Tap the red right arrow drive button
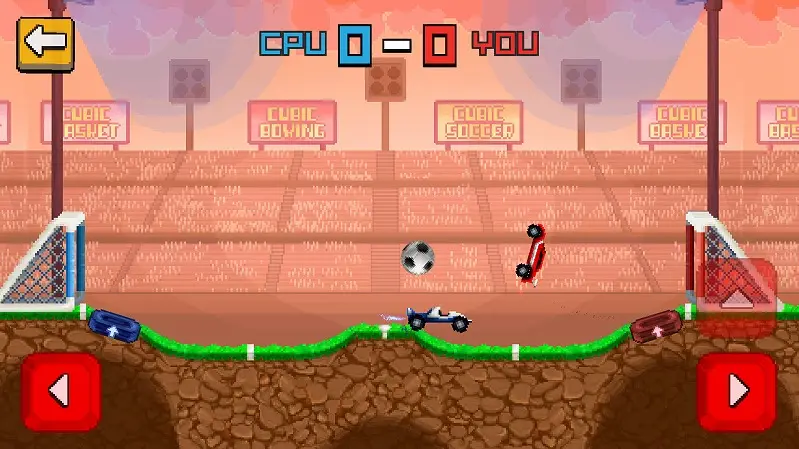 pyautogui.click(x=737, y=391)
